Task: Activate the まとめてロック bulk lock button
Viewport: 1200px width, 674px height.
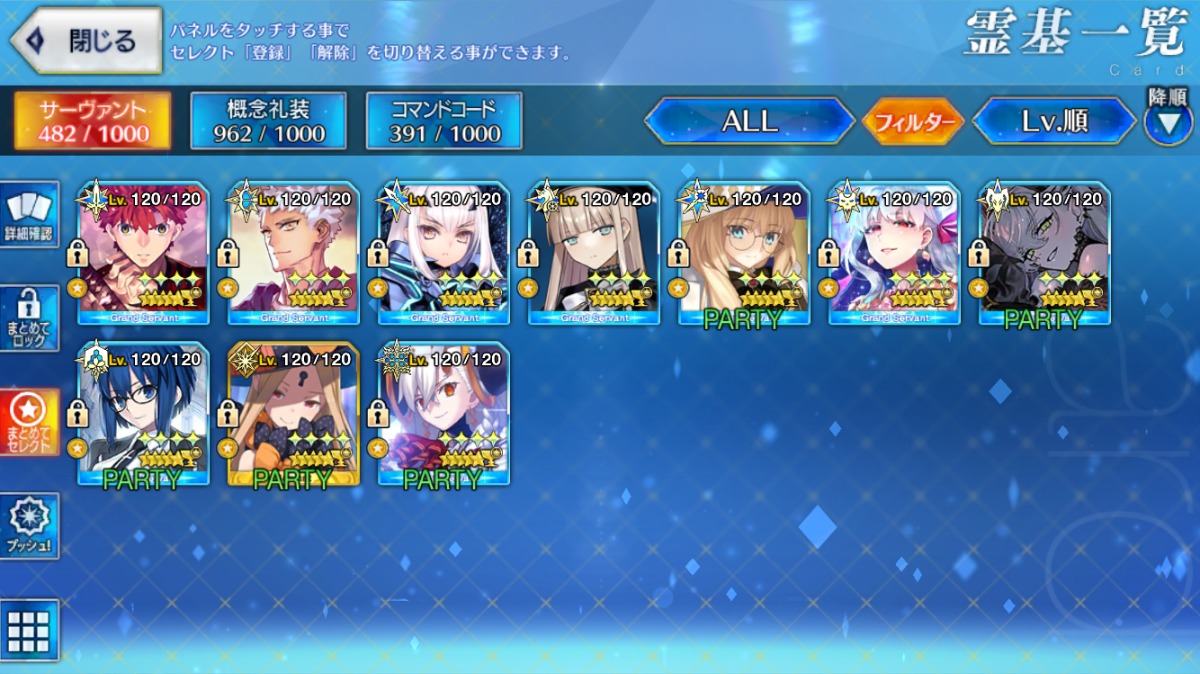Action: (x=29, y=319)
